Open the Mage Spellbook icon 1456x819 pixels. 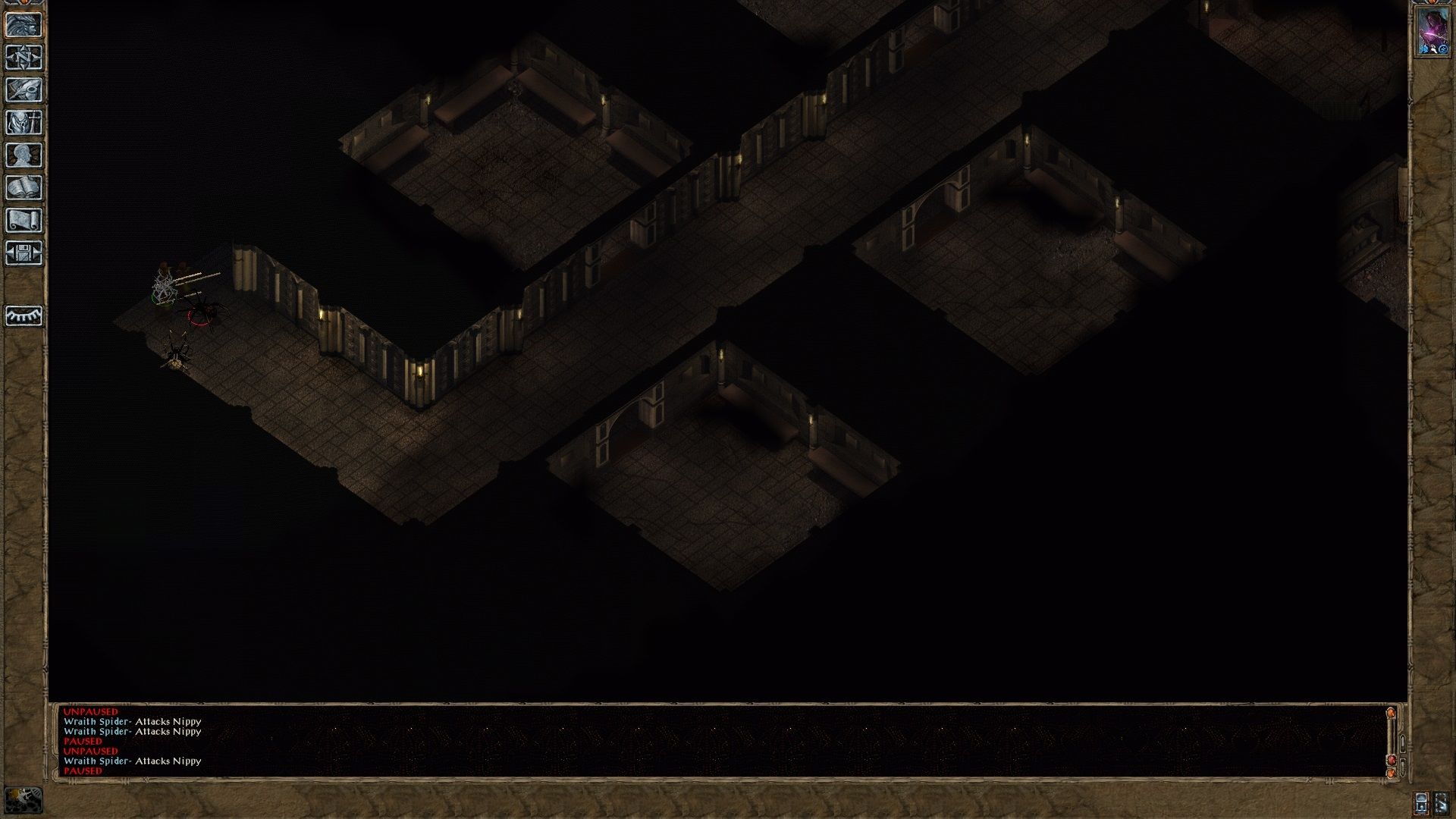coord(21,187)
